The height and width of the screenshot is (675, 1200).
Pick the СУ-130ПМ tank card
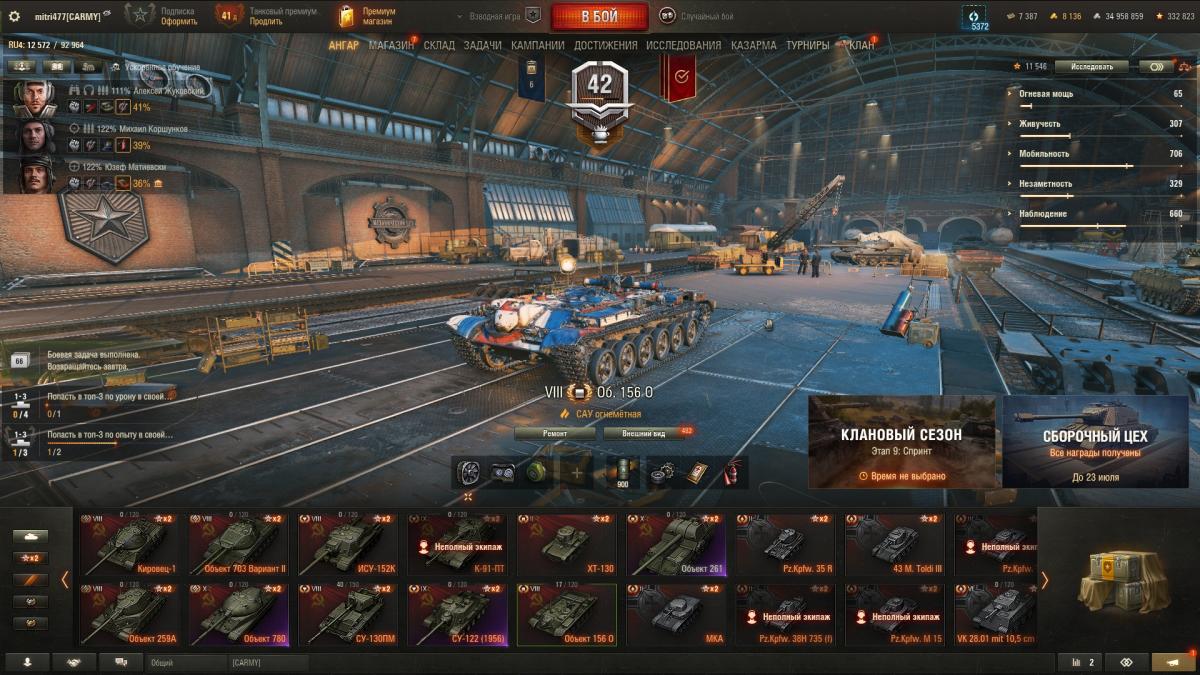point(347,615)
